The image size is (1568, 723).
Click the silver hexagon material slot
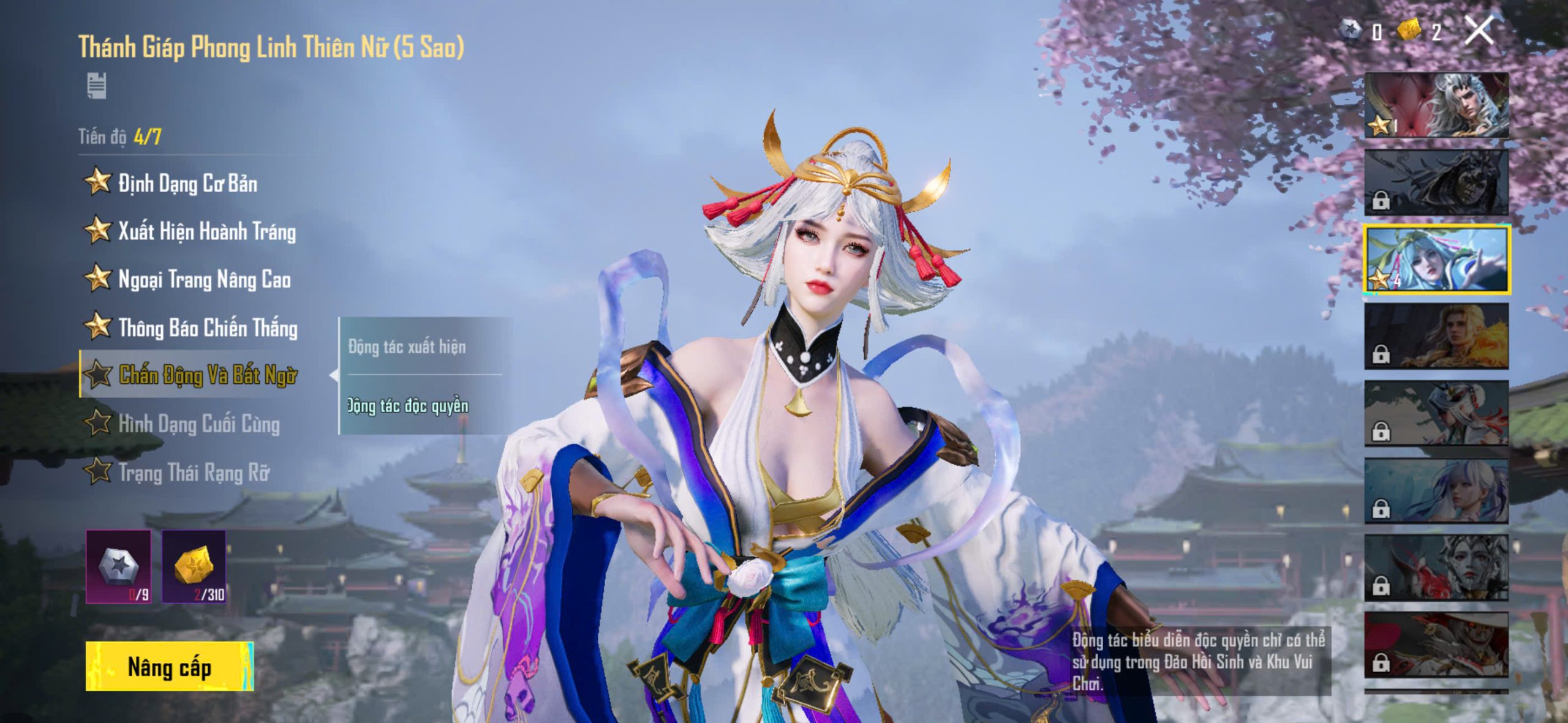click(118, 567)
